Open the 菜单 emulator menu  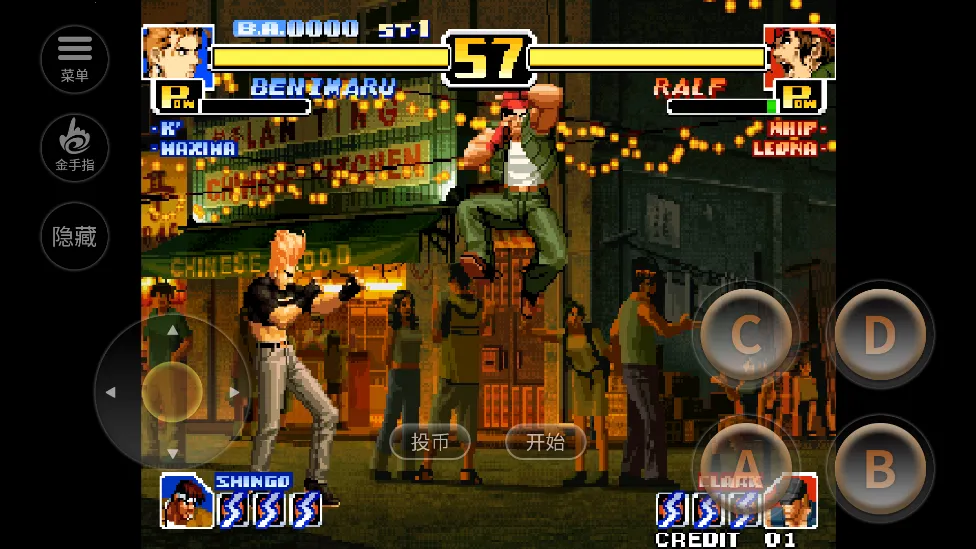tap(75, 59)
